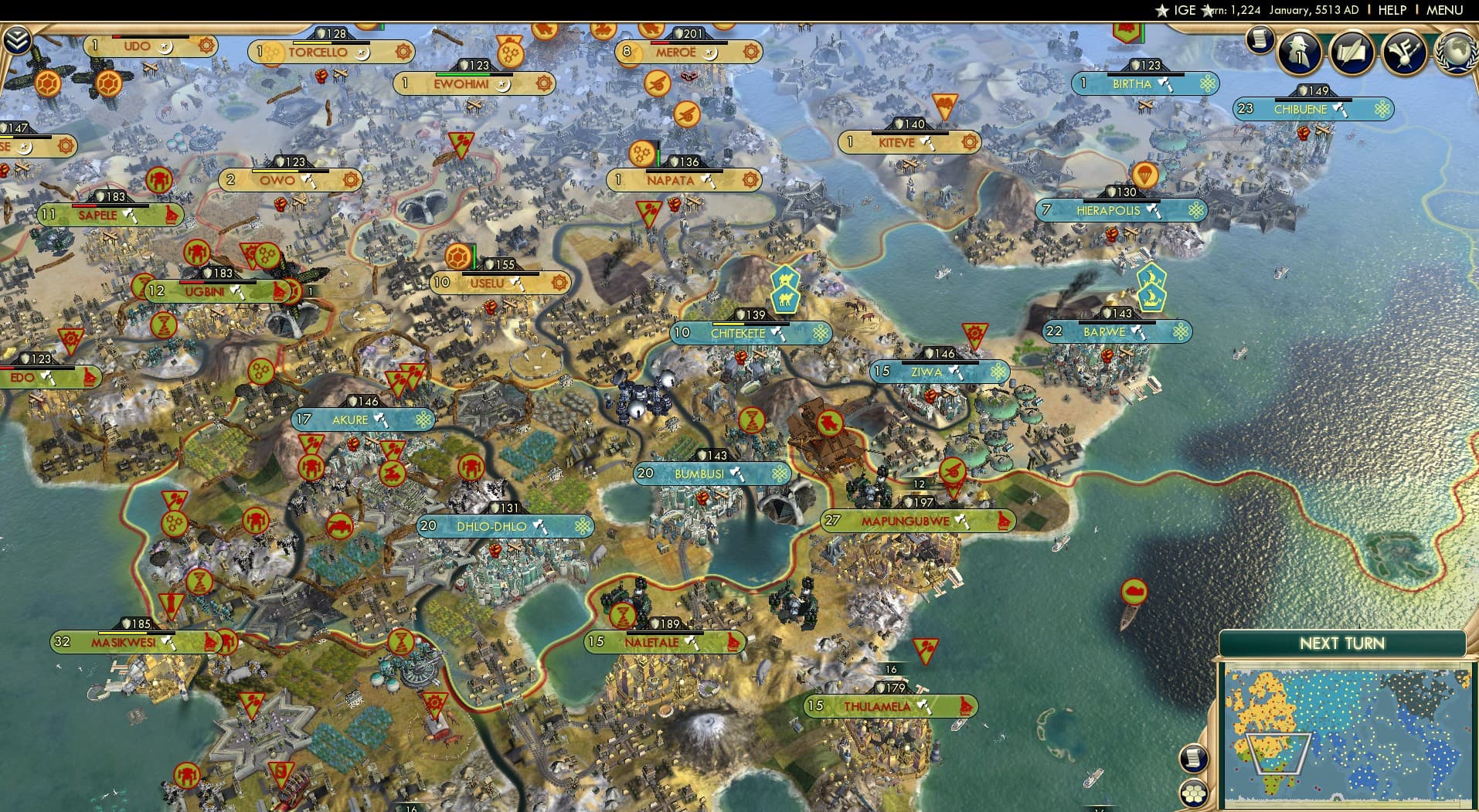Toggle Strategic View with the hexagon icon
Image resolution: width=1479 pixels, height=812 pixels.
(x=1194, y=793)
